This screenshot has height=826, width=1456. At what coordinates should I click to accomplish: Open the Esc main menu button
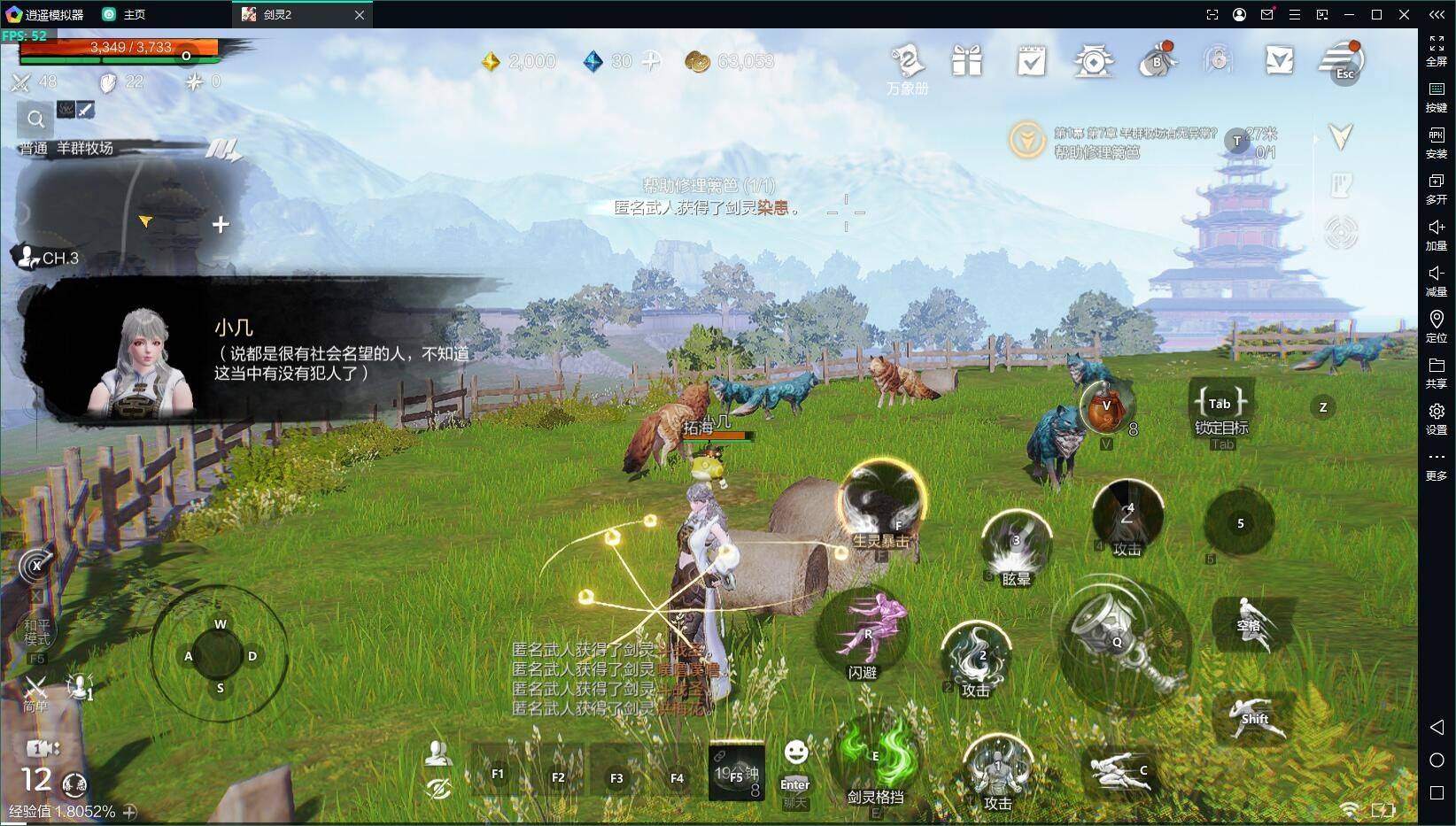pyautogui.click(x=1343, y=61)
